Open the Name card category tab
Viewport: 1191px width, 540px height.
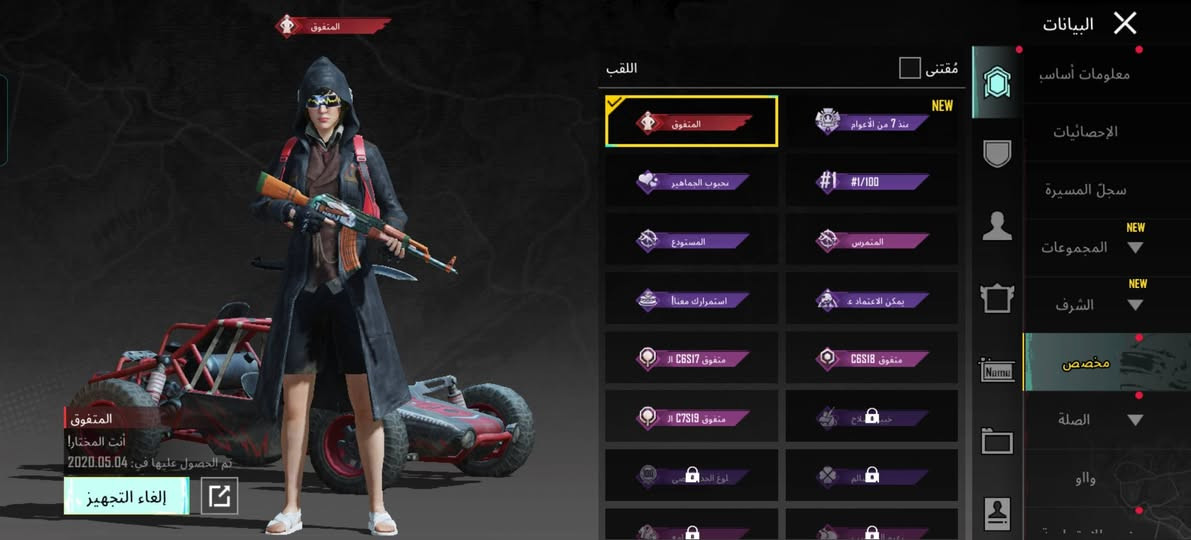pos(997,371)
